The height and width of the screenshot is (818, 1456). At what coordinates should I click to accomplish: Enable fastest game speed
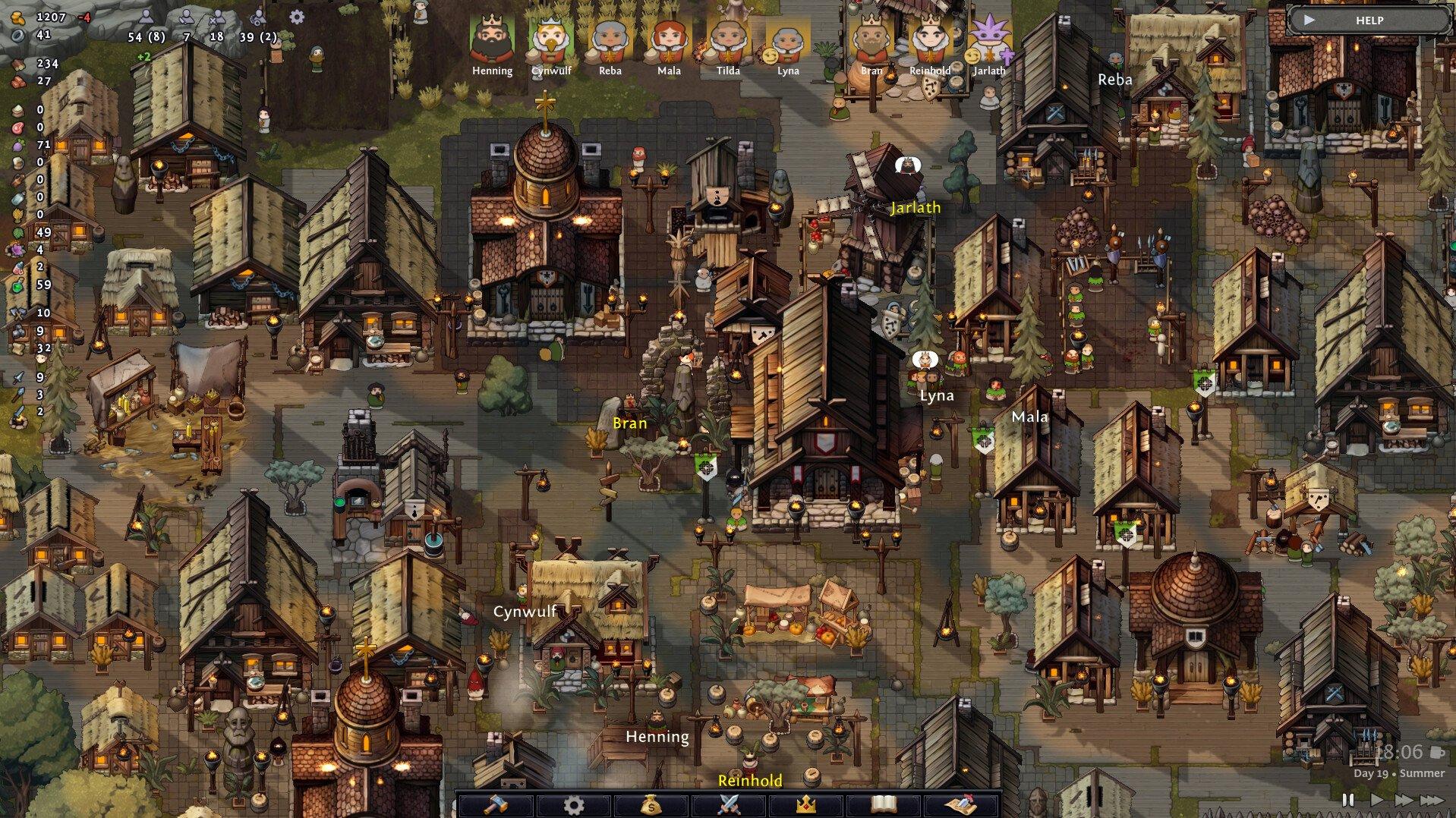pos(1432,800)
